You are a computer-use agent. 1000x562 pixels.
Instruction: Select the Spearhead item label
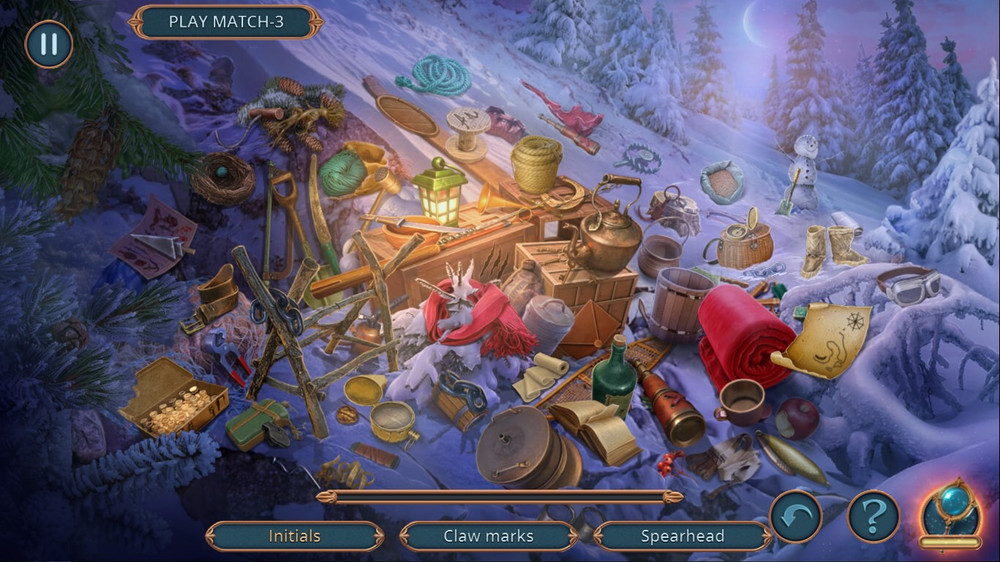pyautogui.click(x=683, y=536)
